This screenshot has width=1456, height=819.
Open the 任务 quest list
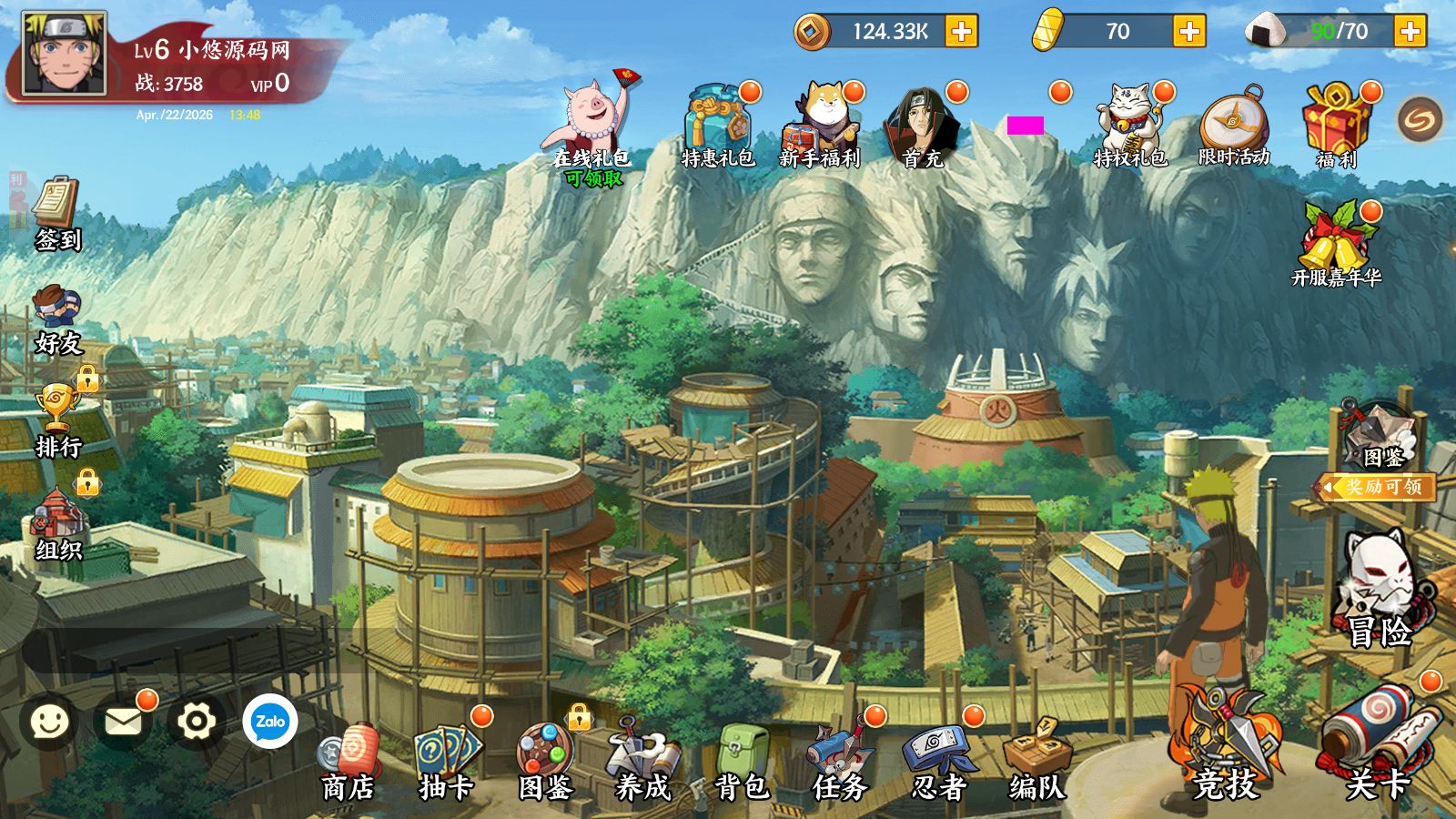[840, 763]
